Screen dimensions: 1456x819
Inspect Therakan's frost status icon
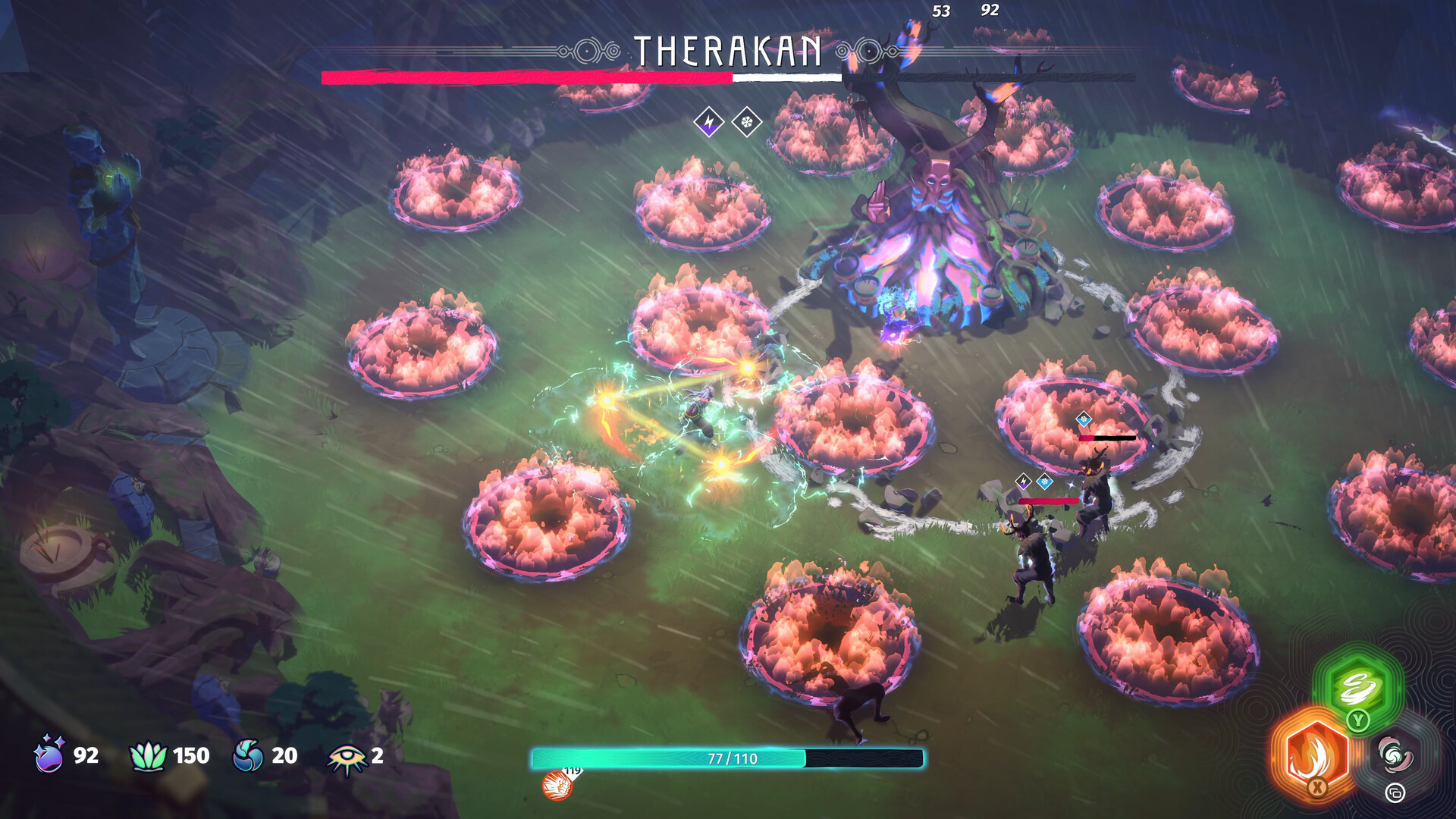pos(747,121)
